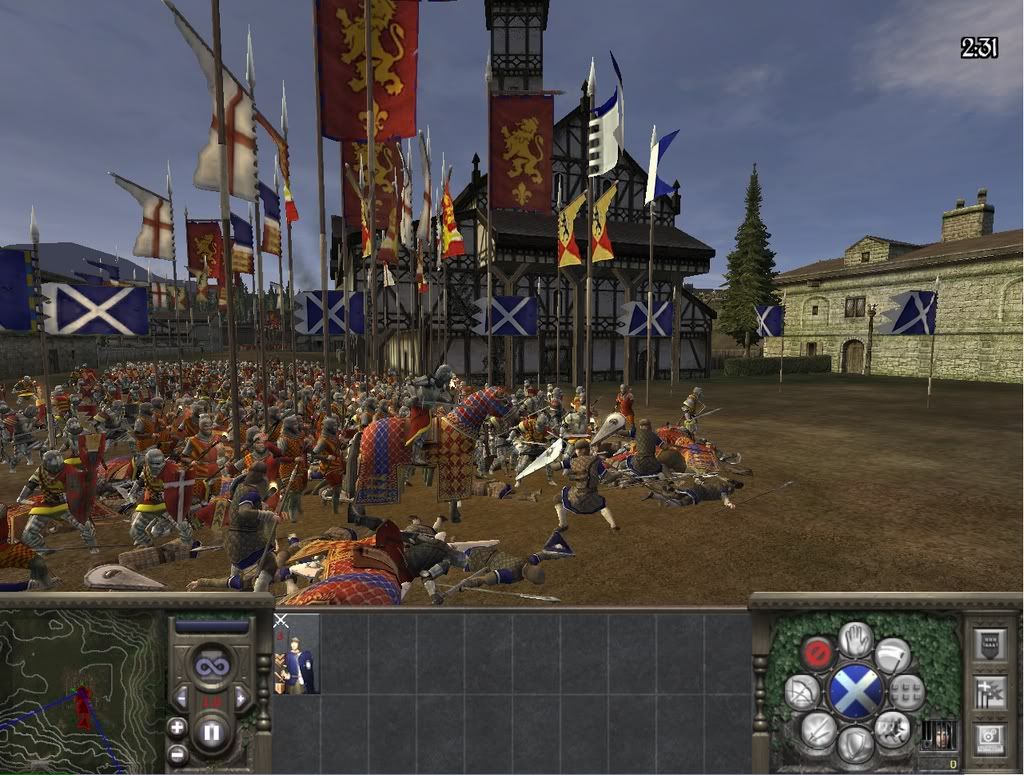Activate the halt order hand icon
This screenshot has width=1024, height=775.
coord(855,639)
